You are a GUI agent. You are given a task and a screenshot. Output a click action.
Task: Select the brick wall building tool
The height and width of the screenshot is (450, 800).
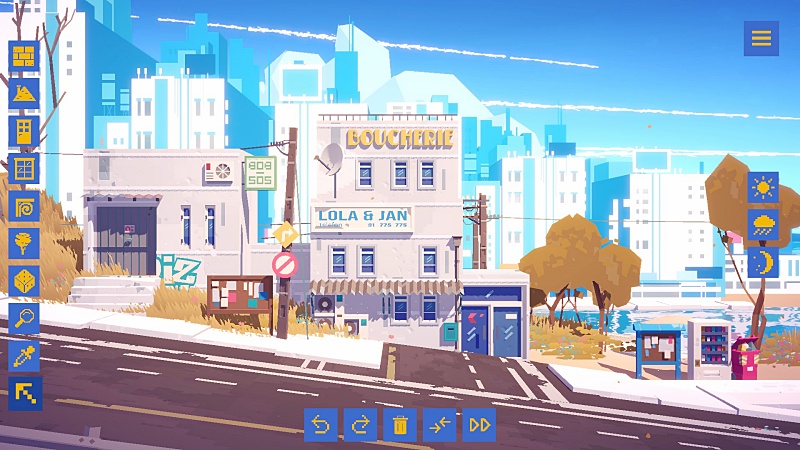click(x=24, y=56)
